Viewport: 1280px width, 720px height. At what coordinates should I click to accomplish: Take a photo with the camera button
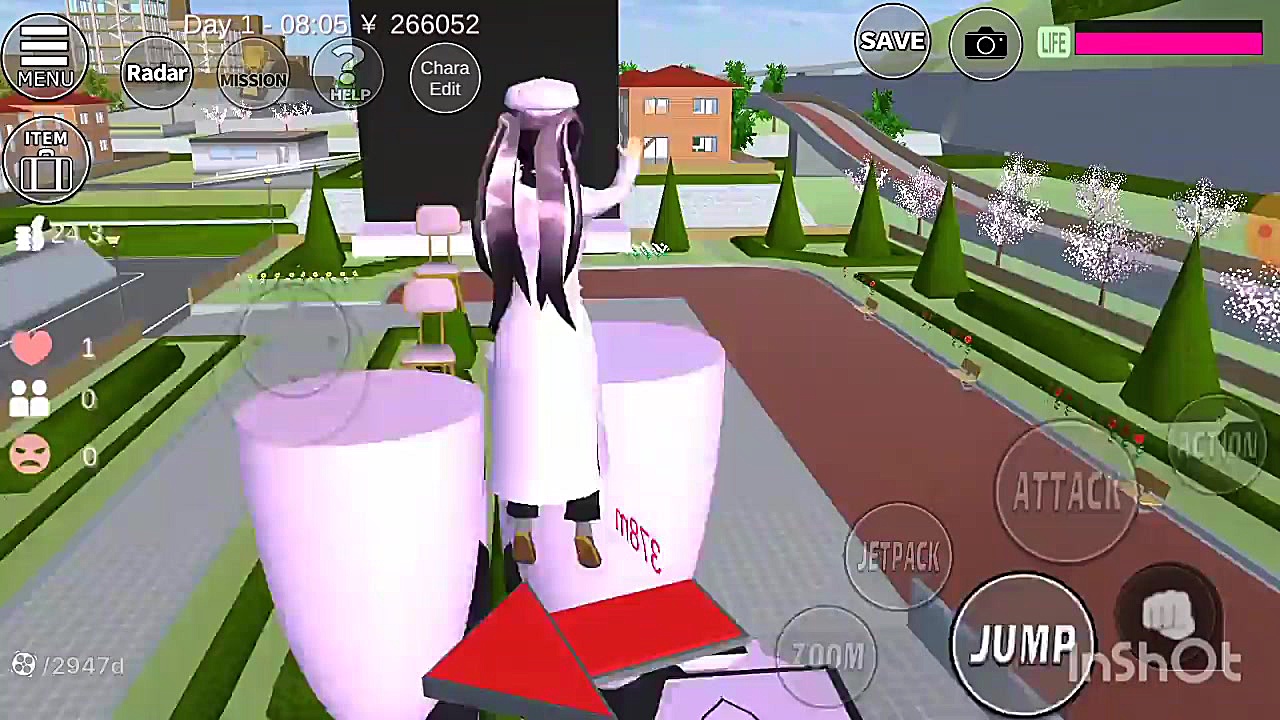pos(985,44)
